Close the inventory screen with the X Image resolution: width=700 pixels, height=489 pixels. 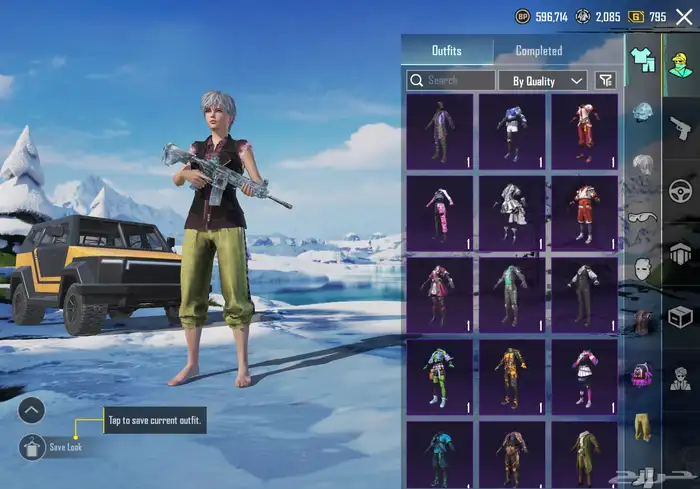pyautogui.click(x=684, y=17)
